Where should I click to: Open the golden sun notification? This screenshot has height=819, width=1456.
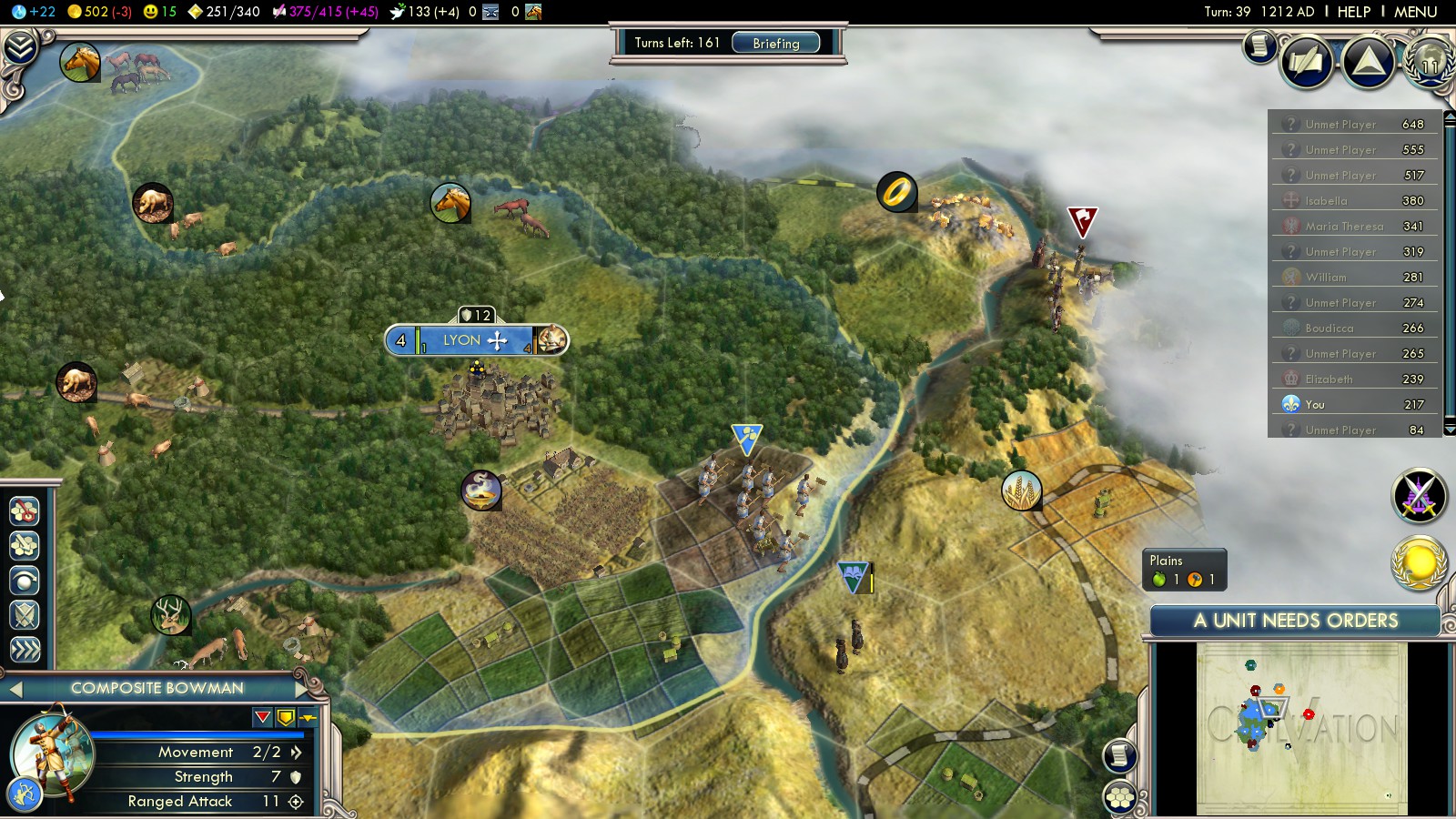pyautogui.click(x=1419, y=563)
